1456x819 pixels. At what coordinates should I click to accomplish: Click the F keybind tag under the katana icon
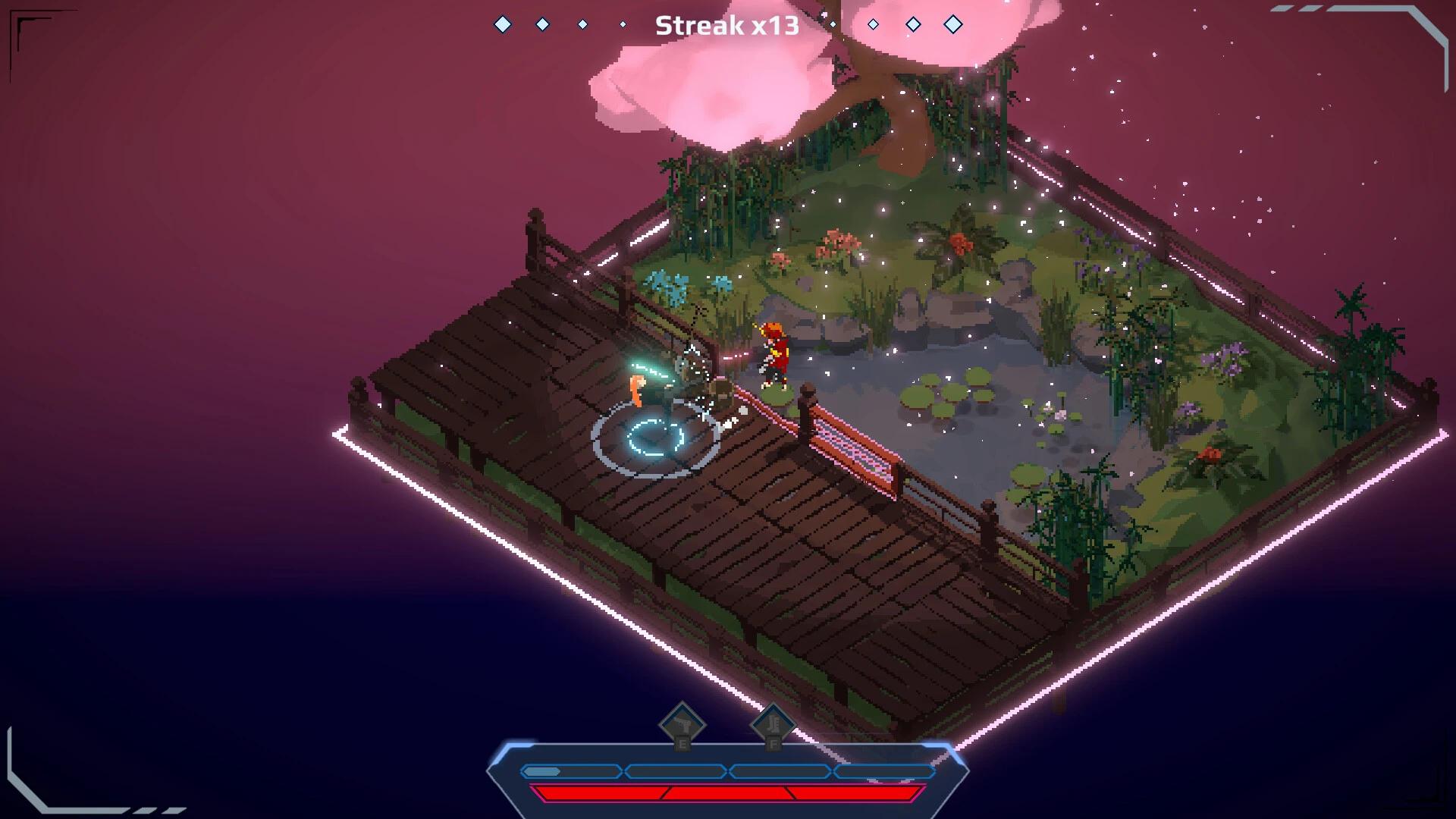773,745
